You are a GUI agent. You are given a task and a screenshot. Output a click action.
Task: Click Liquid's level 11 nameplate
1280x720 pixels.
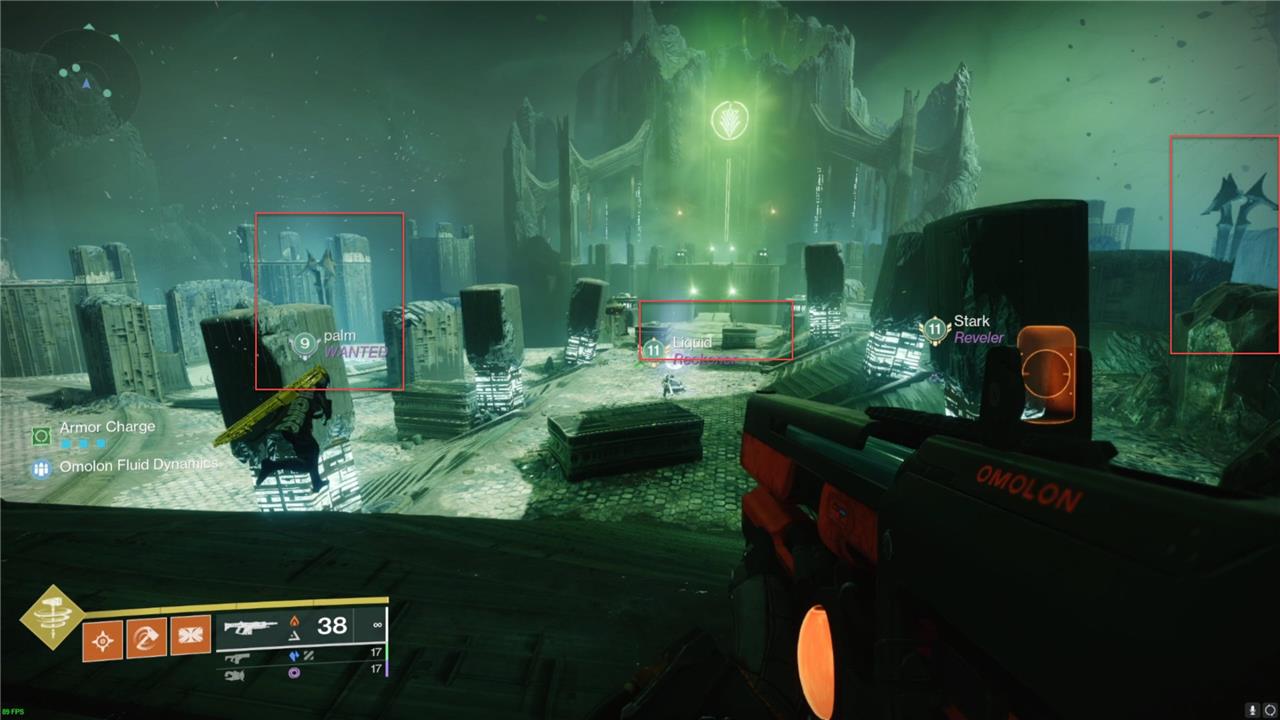click(x=653, y=349)
